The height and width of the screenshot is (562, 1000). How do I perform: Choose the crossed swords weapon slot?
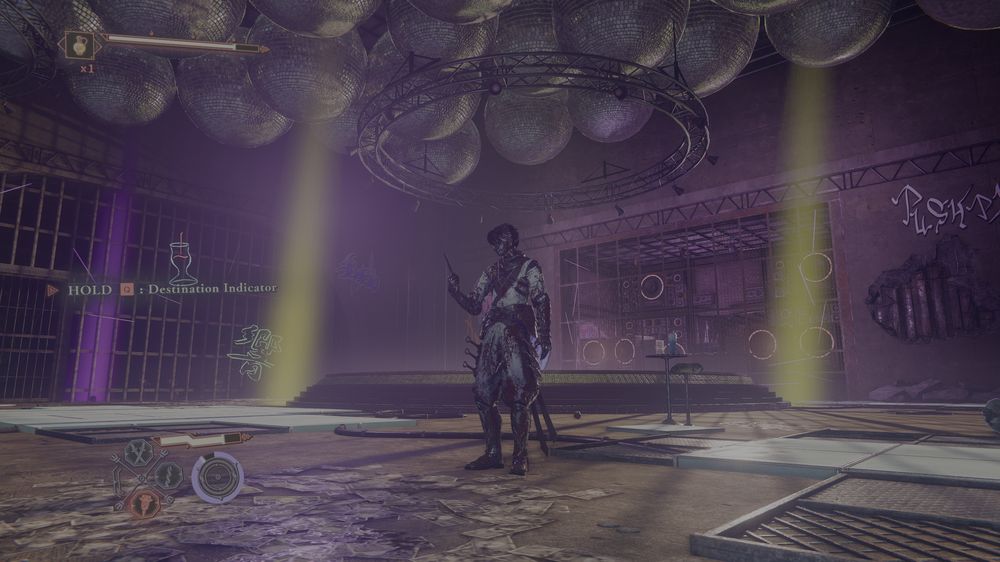[x=140, y=453]
